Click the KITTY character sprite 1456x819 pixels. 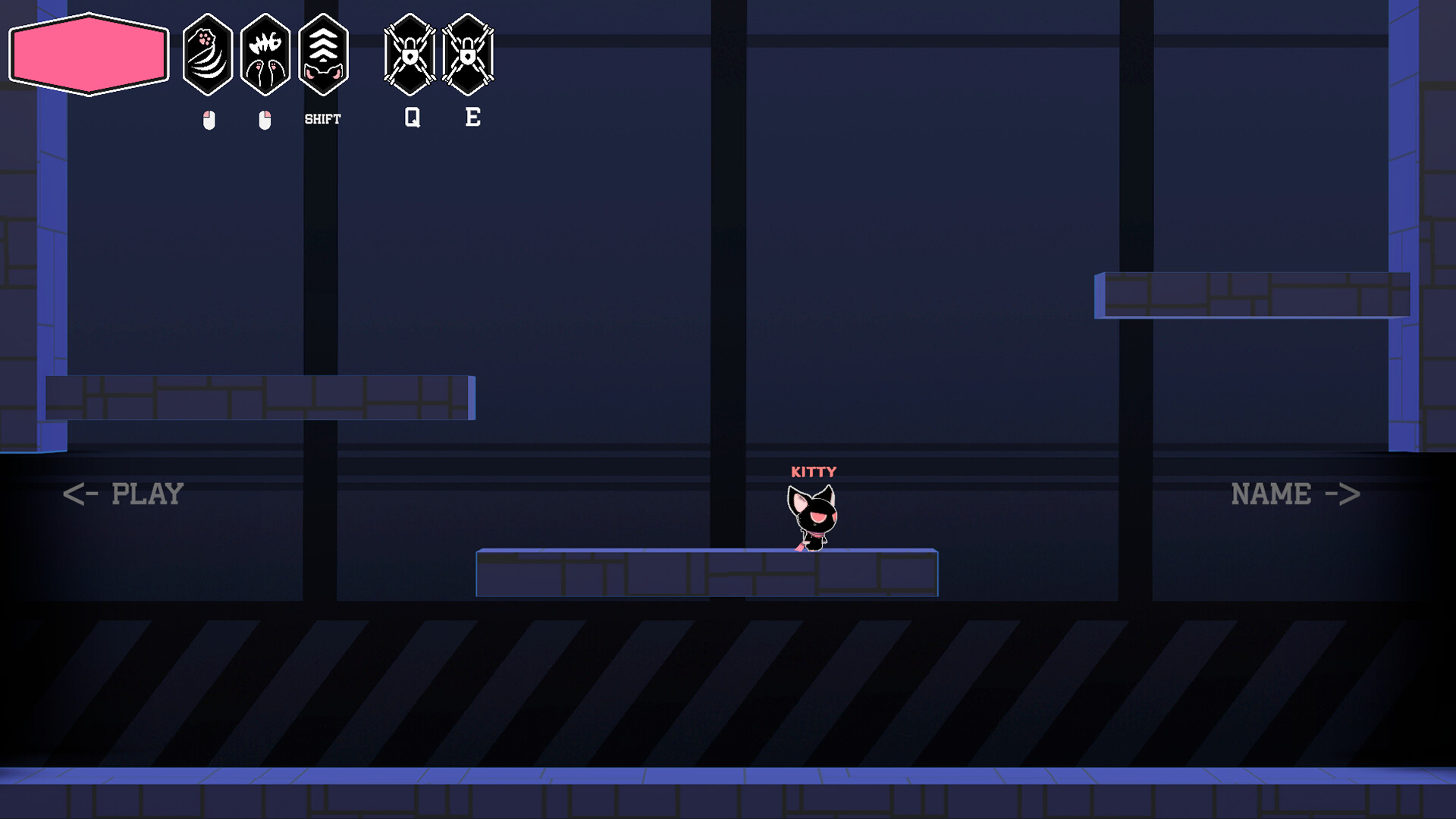810,516
